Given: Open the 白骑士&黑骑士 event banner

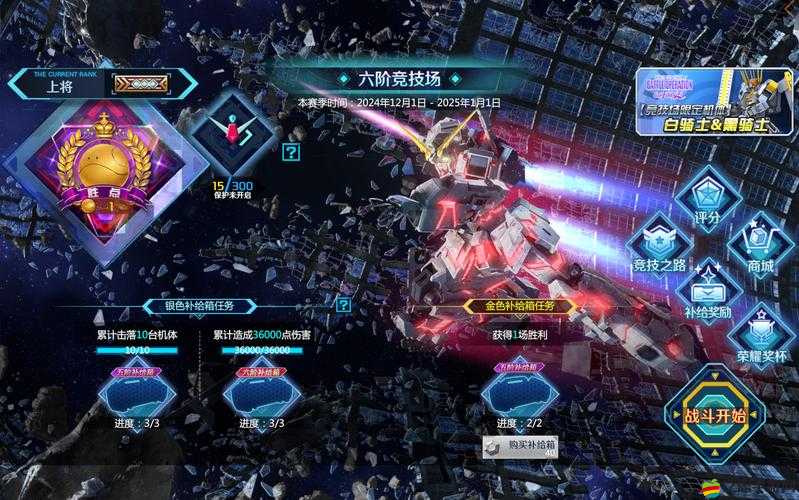Looking at the screenshot, I should tap(714, 102).
